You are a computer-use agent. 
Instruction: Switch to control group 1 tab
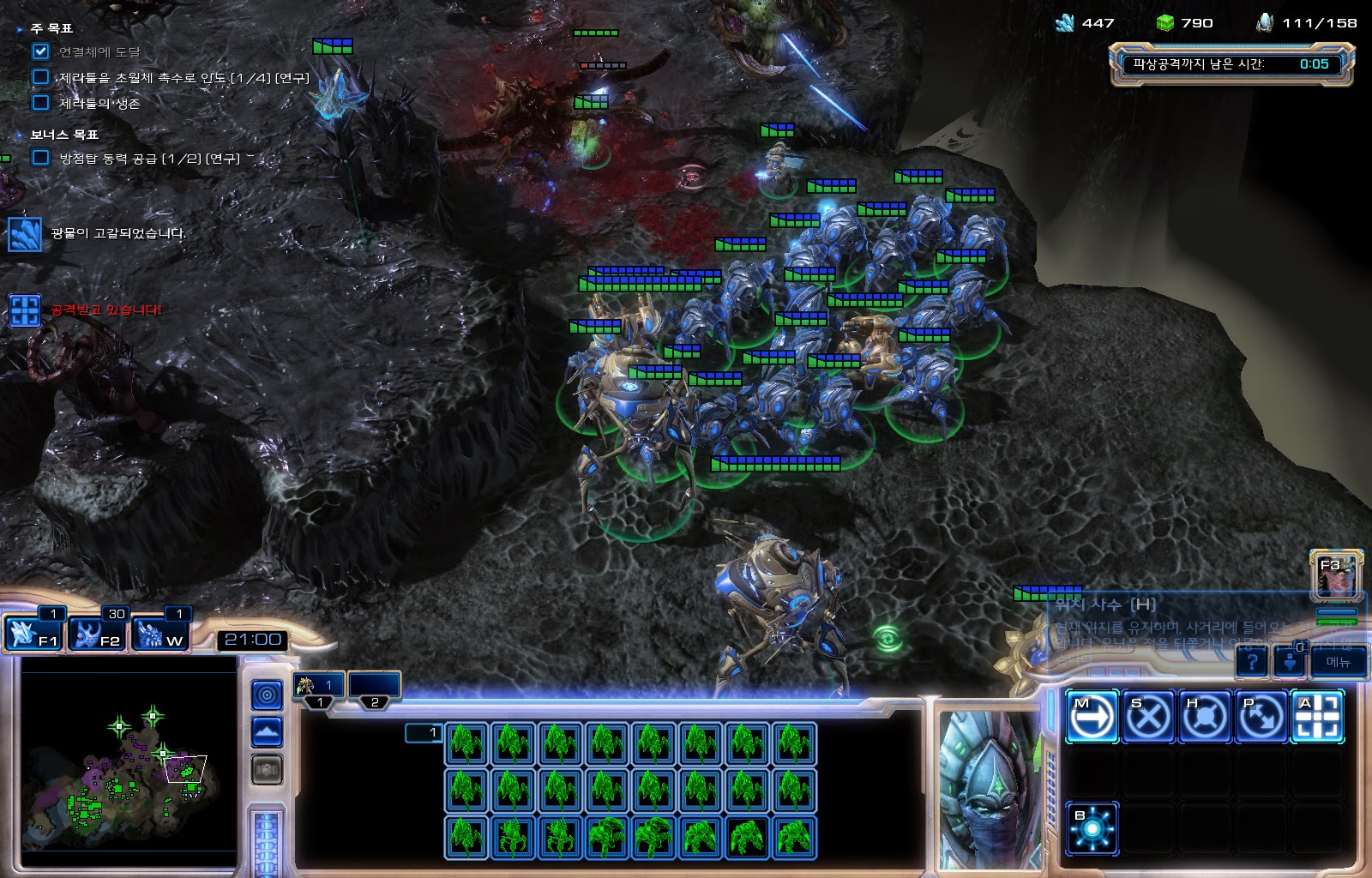(x=319, y=686)
